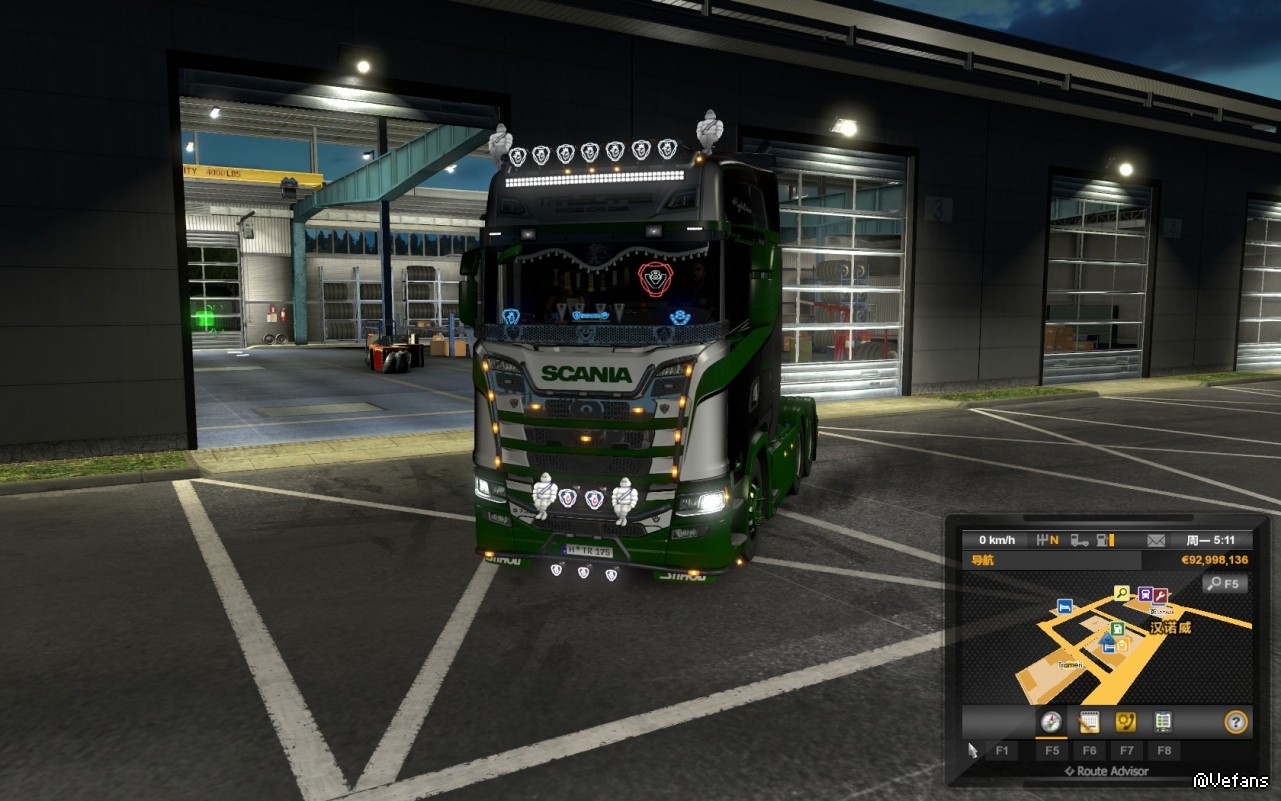The image size is (1281, 801).
Task: Show the clipboard truck info tab
Action: point(1162,721)
